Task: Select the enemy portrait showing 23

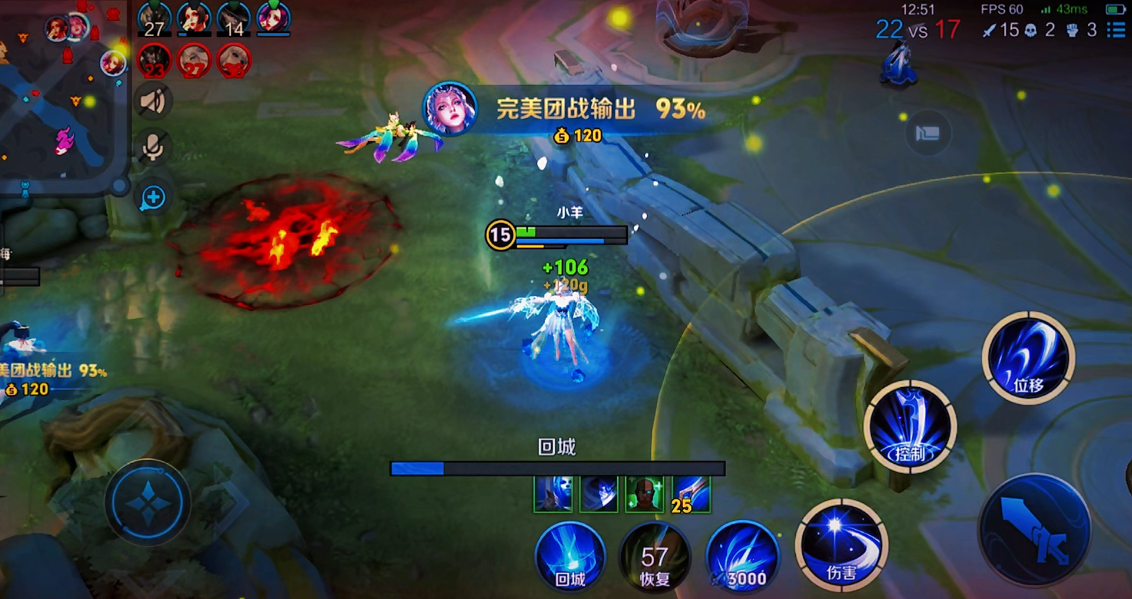Action: click(x=154, y=61)
